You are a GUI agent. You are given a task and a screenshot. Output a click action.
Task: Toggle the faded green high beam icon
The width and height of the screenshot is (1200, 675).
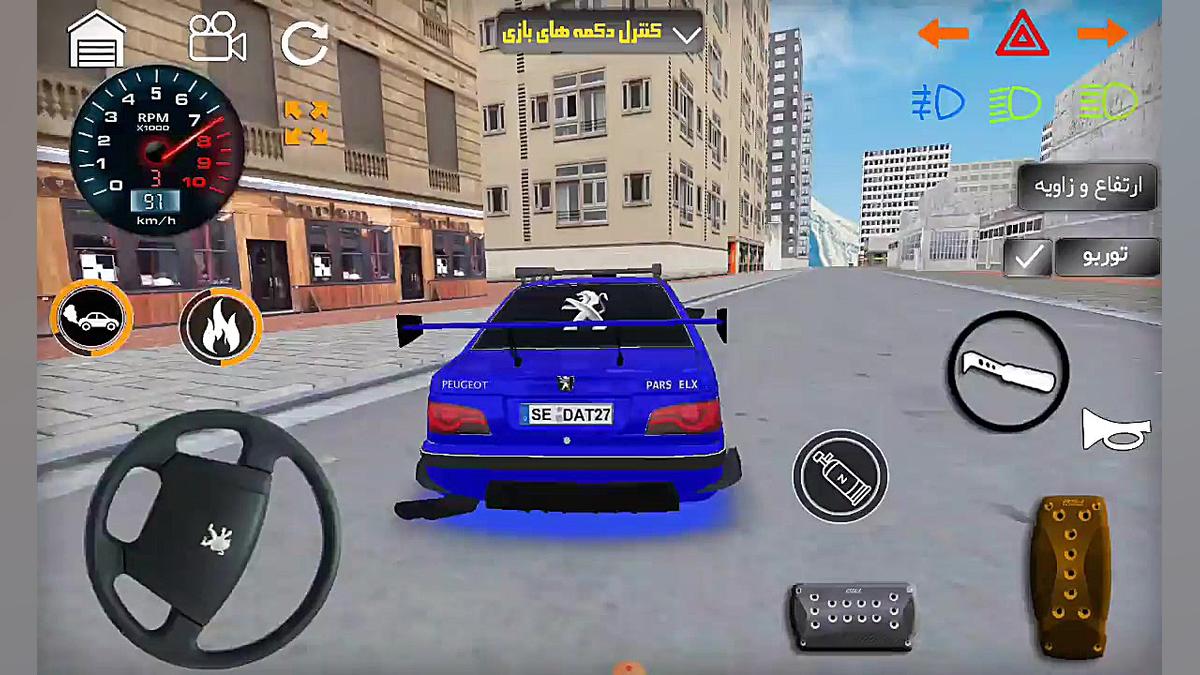(1109, 101)
